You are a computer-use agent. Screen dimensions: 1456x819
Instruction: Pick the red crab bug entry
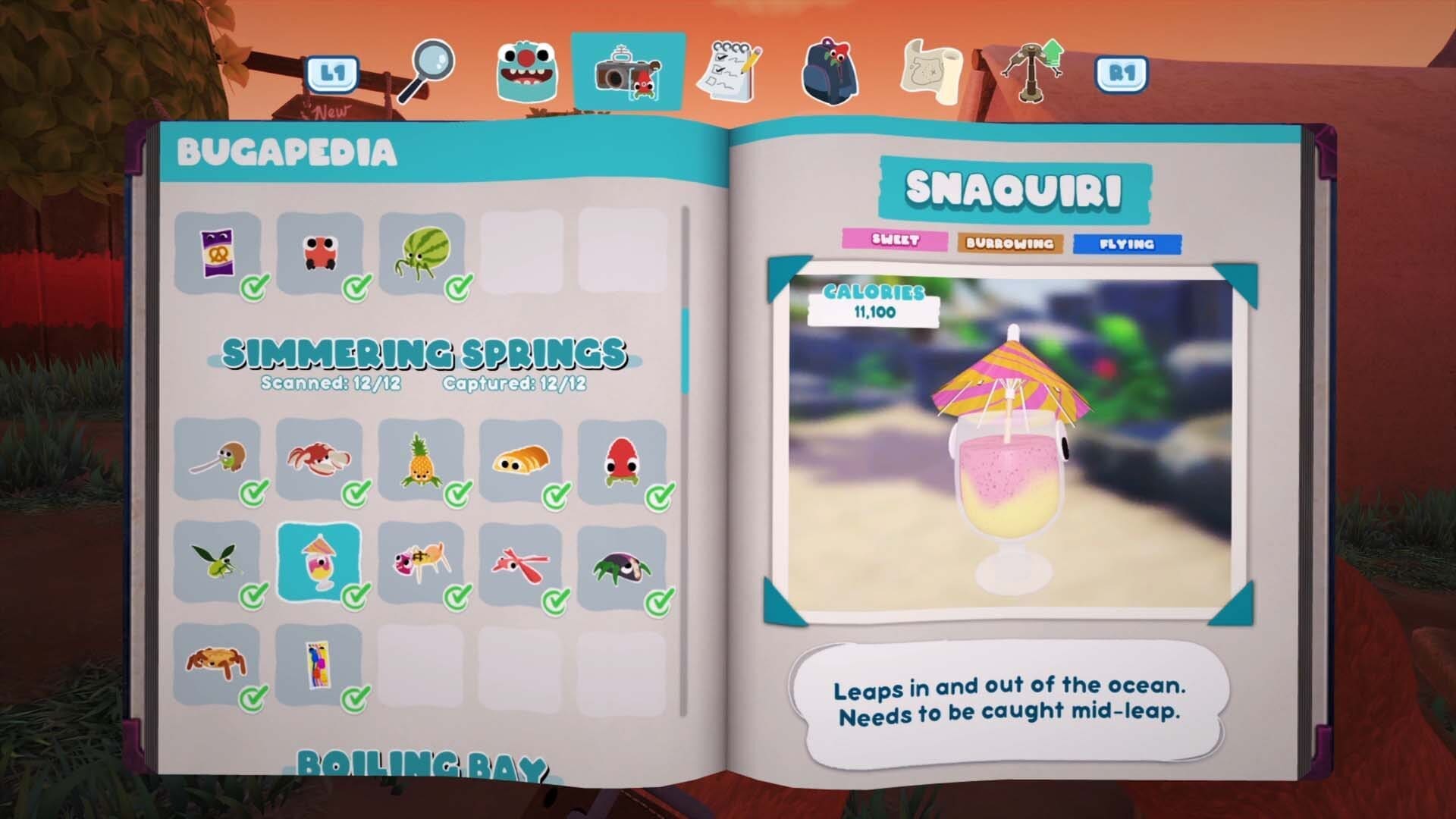[x=318, y=460]
